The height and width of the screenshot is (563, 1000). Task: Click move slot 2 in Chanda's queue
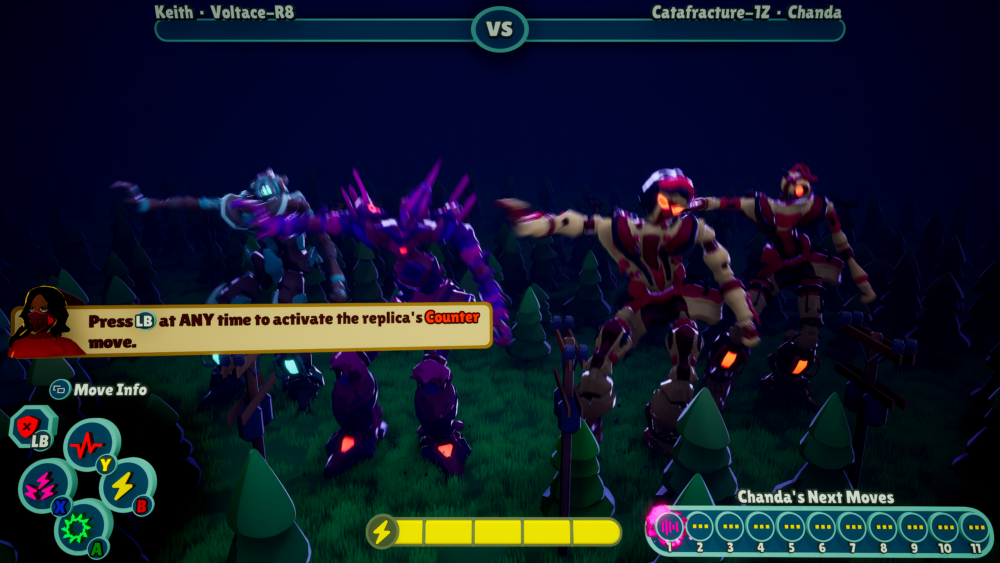(x=699, y=526)
